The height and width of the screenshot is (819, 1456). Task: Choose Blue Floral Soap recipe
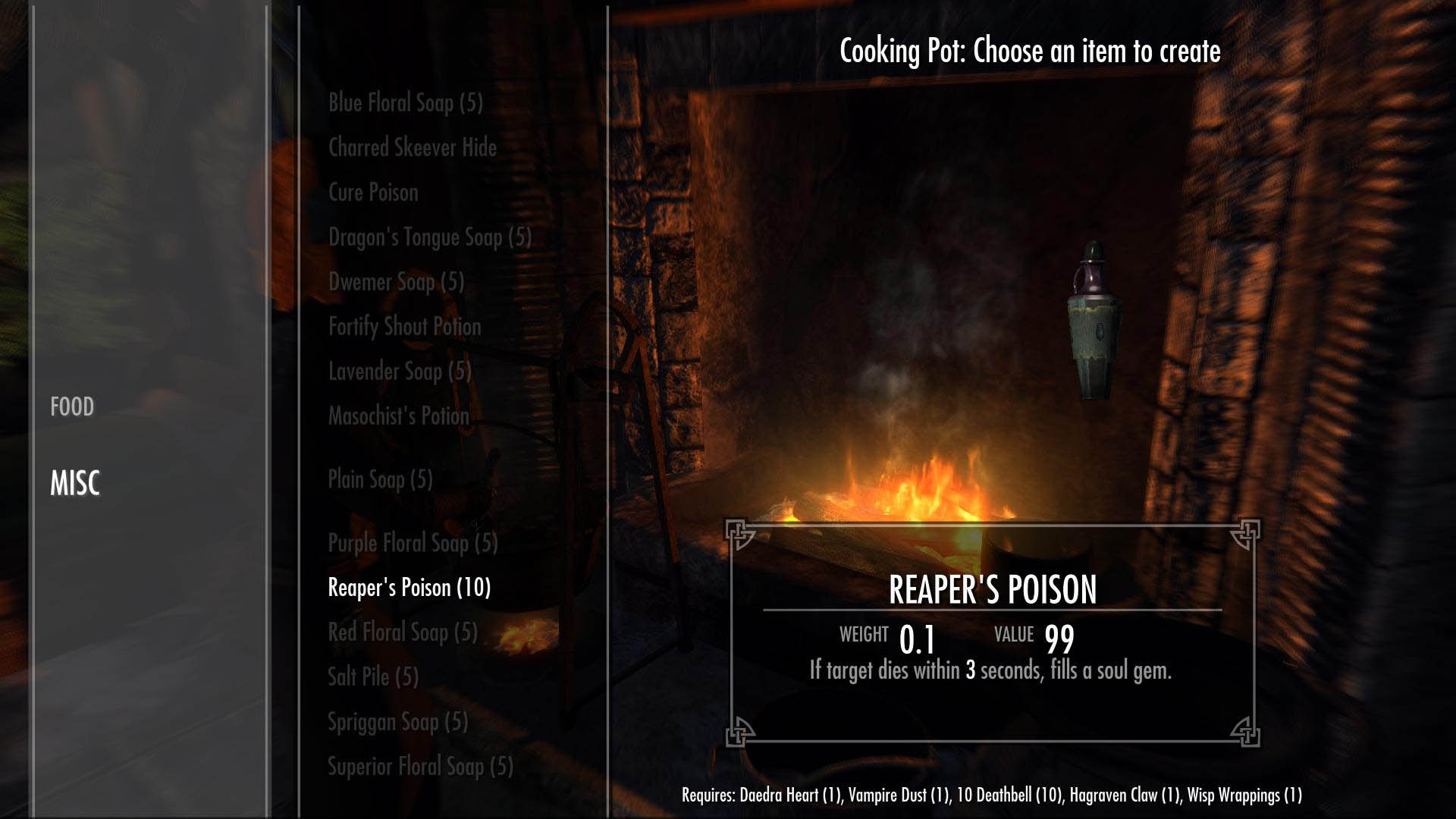[405, 103]
